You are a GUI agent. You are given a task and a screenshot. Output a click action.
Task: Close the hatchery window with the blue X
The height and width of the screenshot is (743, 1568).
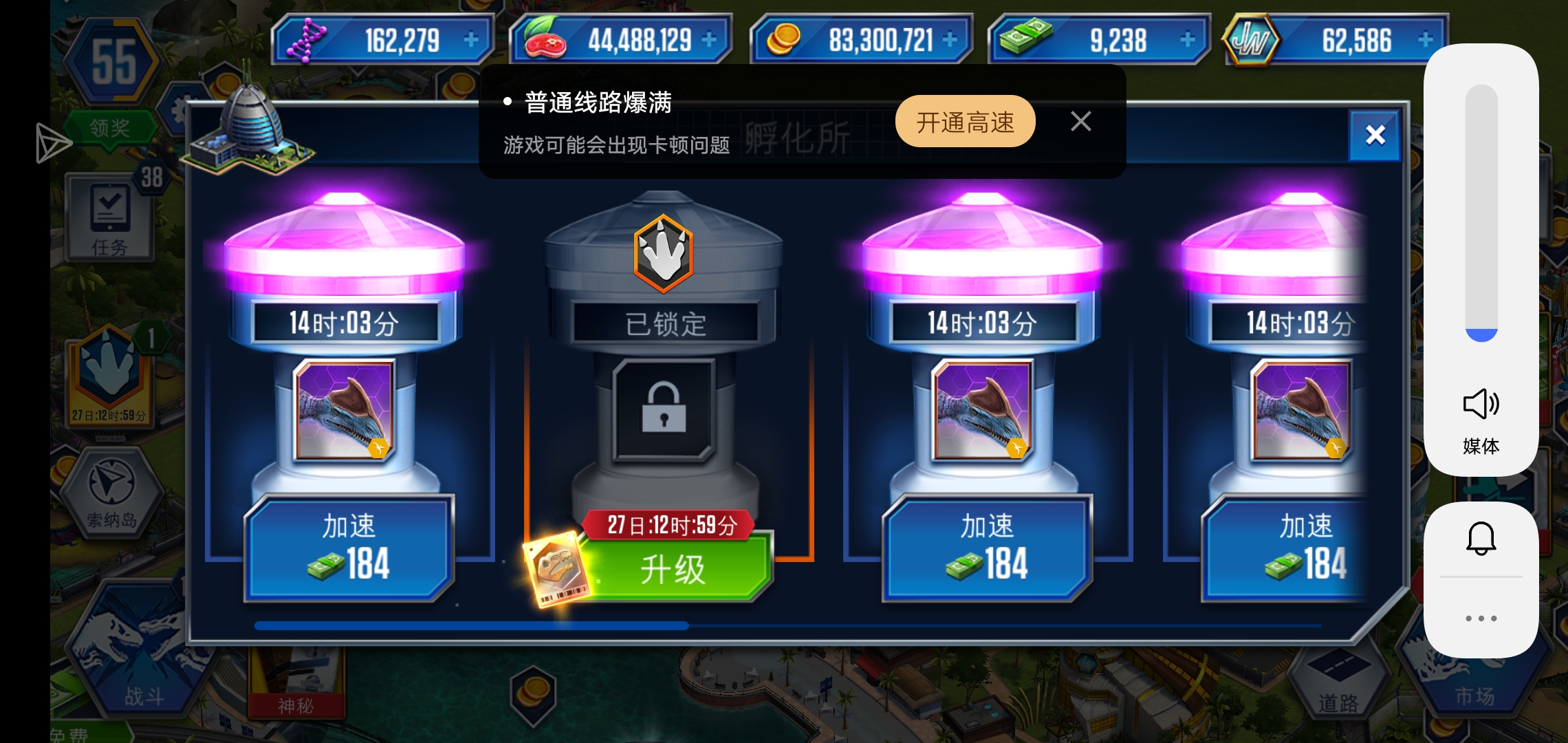1375,135
